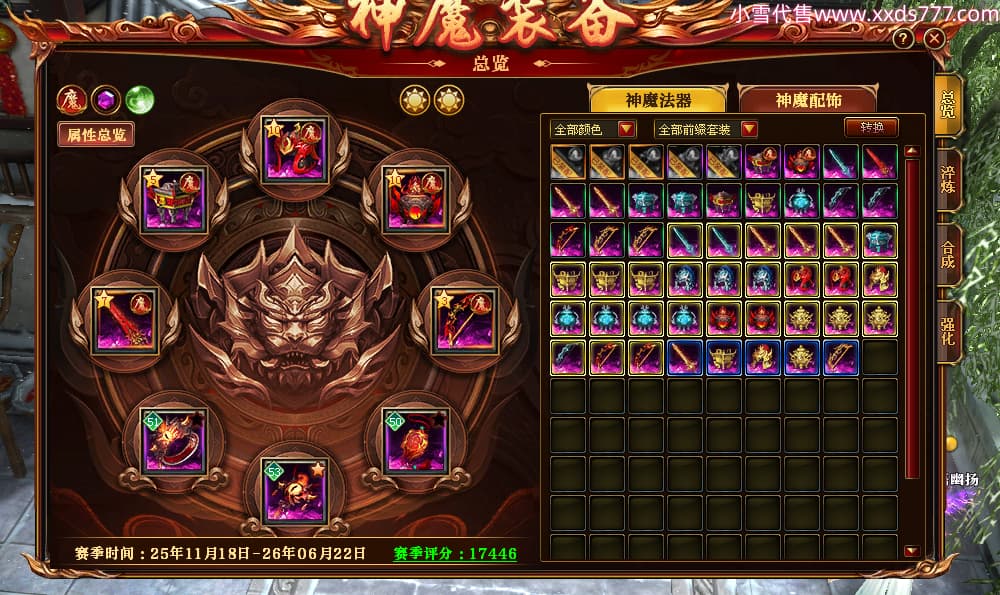Close the 神魔装备 window

coord(934,39)
